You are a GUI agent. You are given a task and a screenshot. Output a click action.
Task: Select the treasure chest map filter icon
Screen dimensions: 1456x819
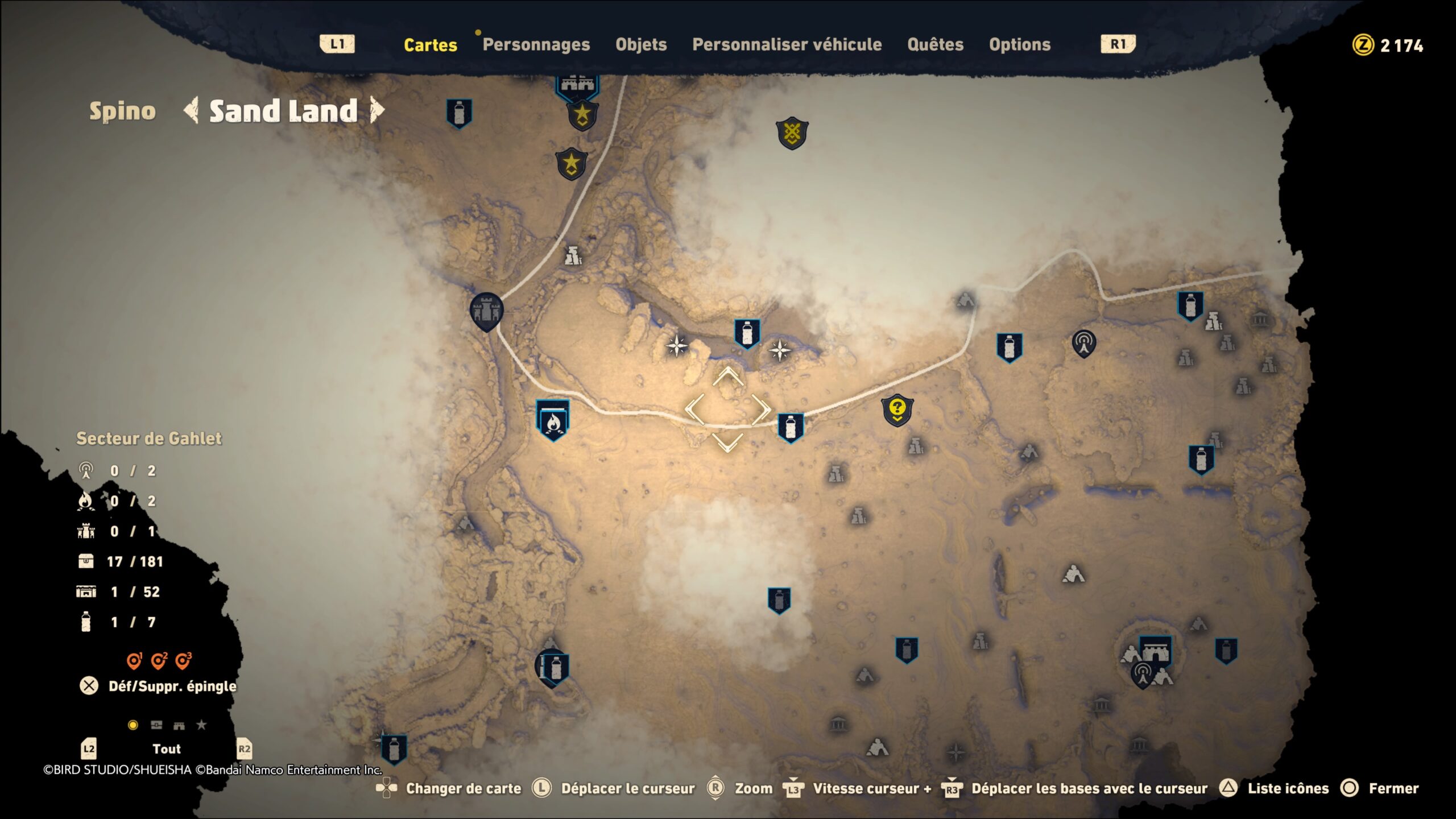[x=156, y=725]
